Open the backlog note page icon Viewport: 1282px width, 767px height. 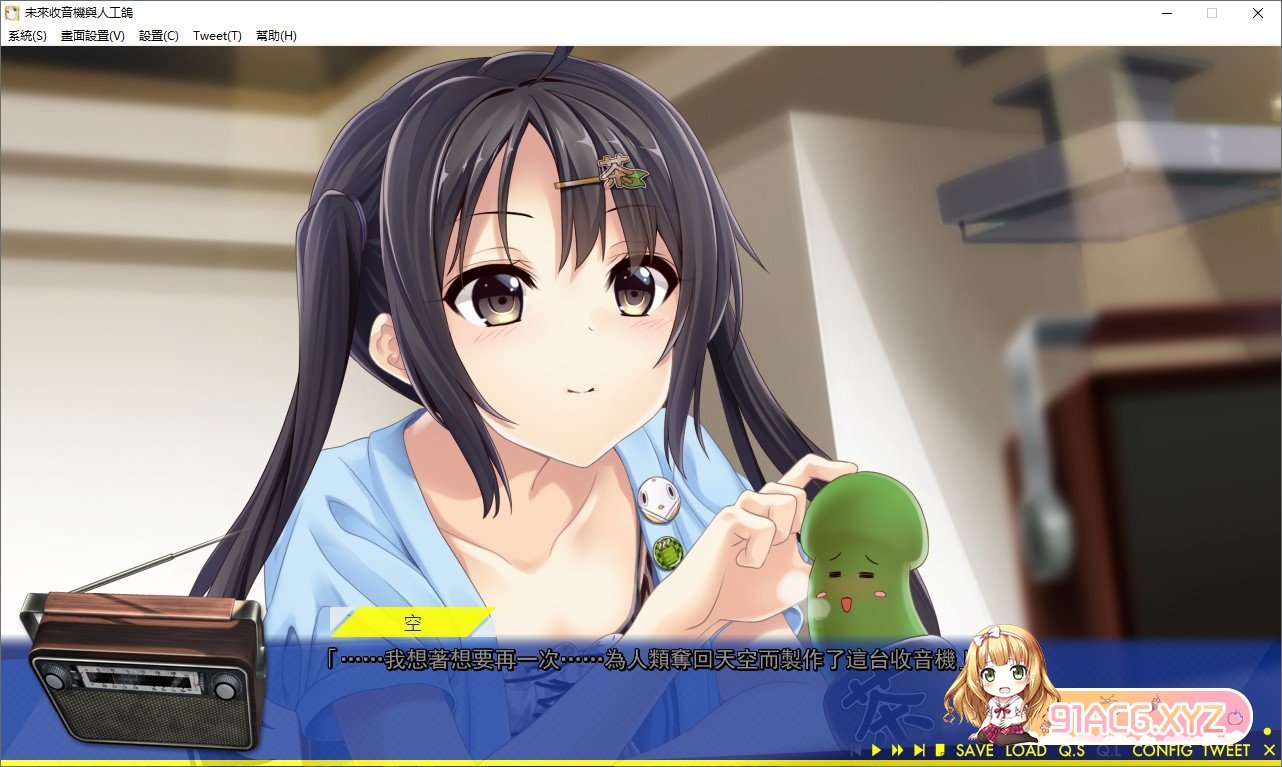[940, 750]
